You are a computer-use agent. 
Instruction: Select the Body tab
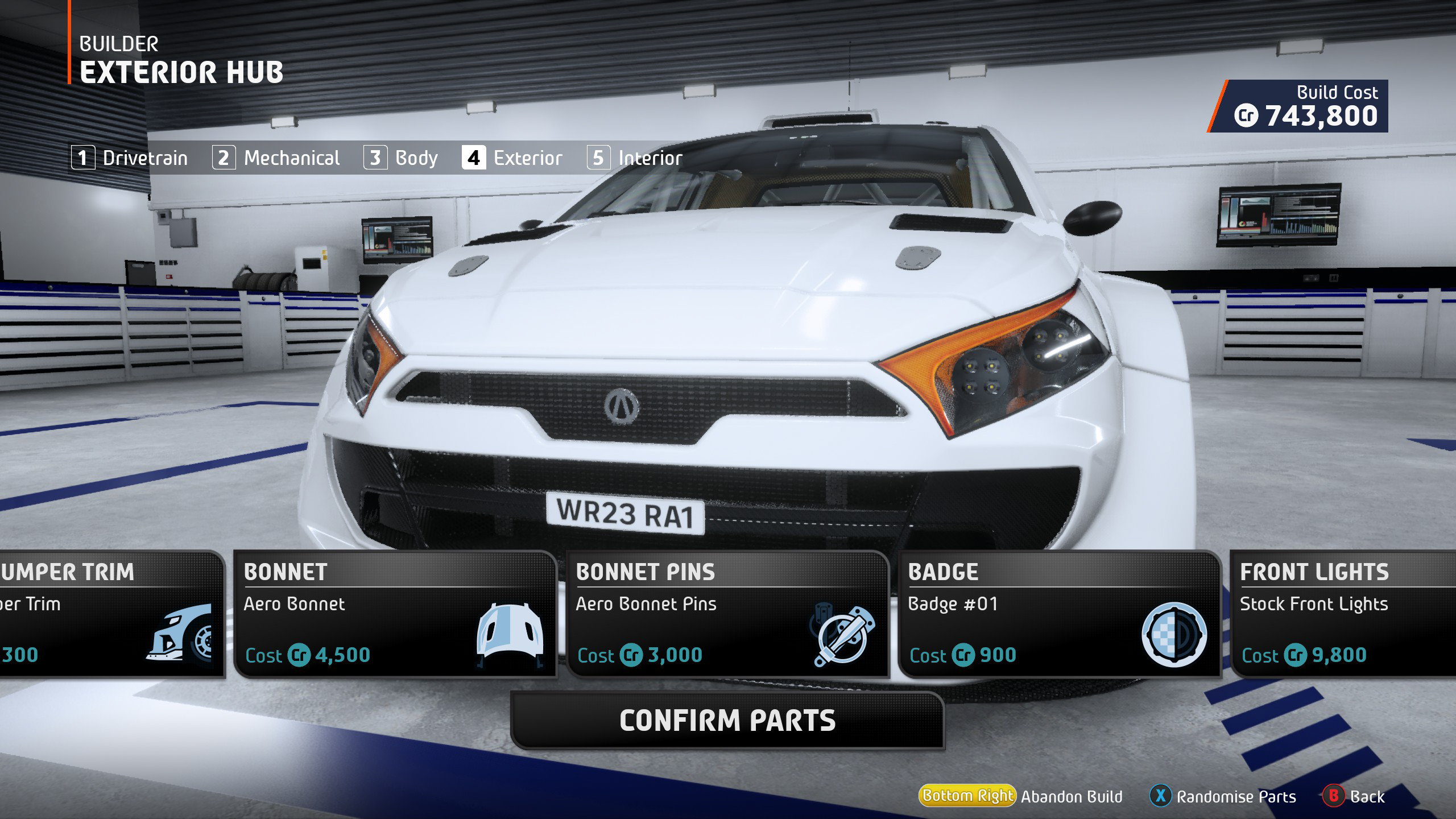[x=401, y=158]
